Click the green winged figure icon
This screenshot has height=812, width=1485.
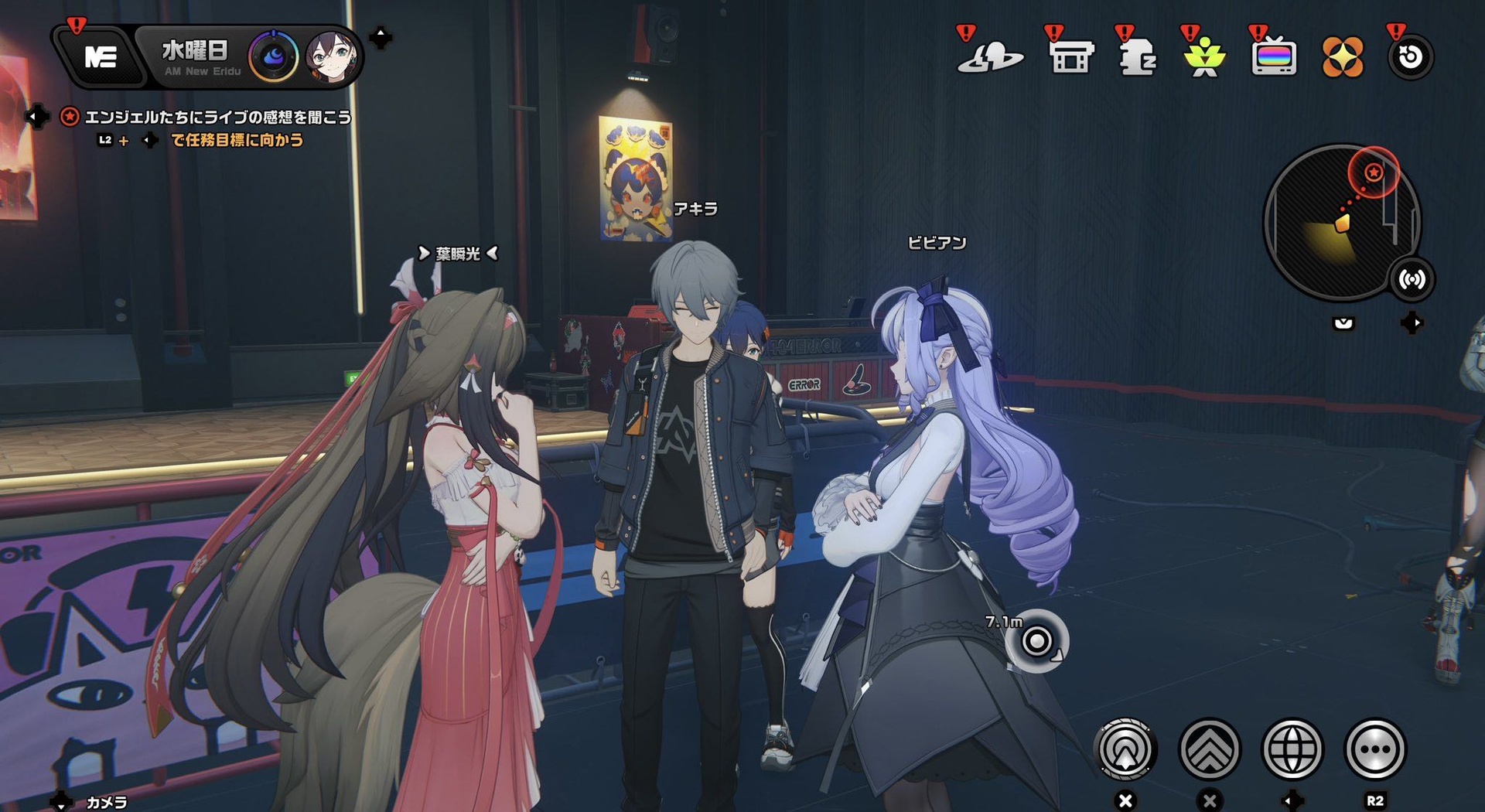pyautogui.click(x=1204, y=57)
